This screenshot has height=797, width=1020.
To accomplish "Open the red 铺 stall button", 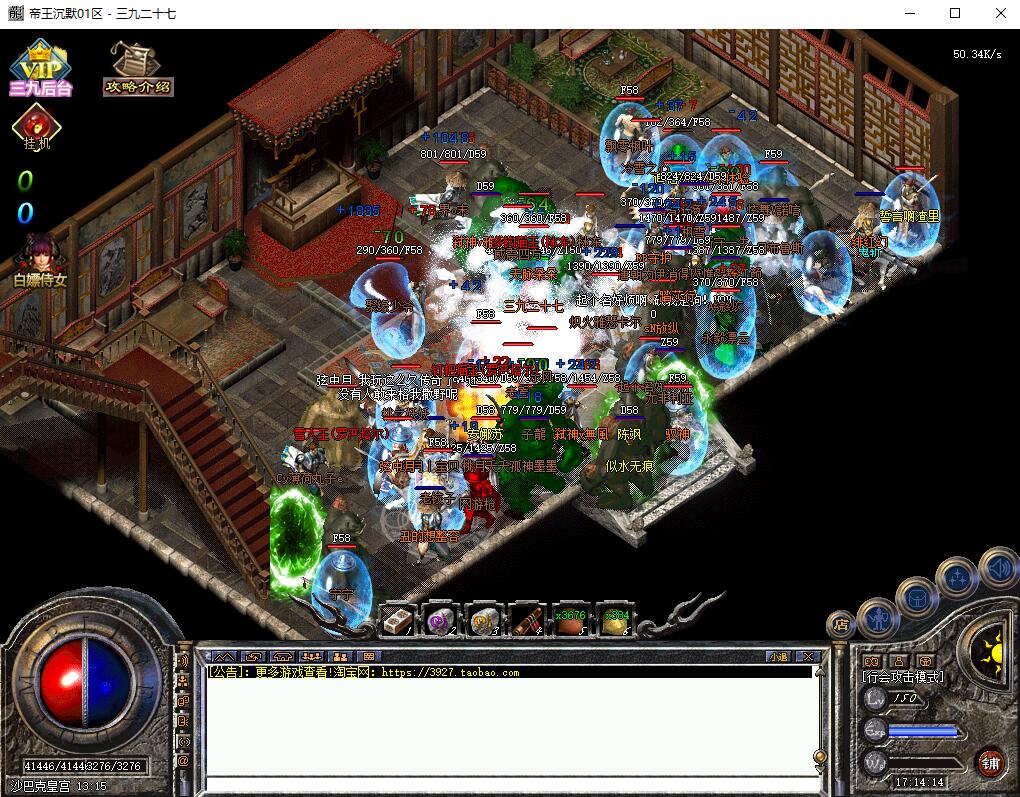I will 990,761.
